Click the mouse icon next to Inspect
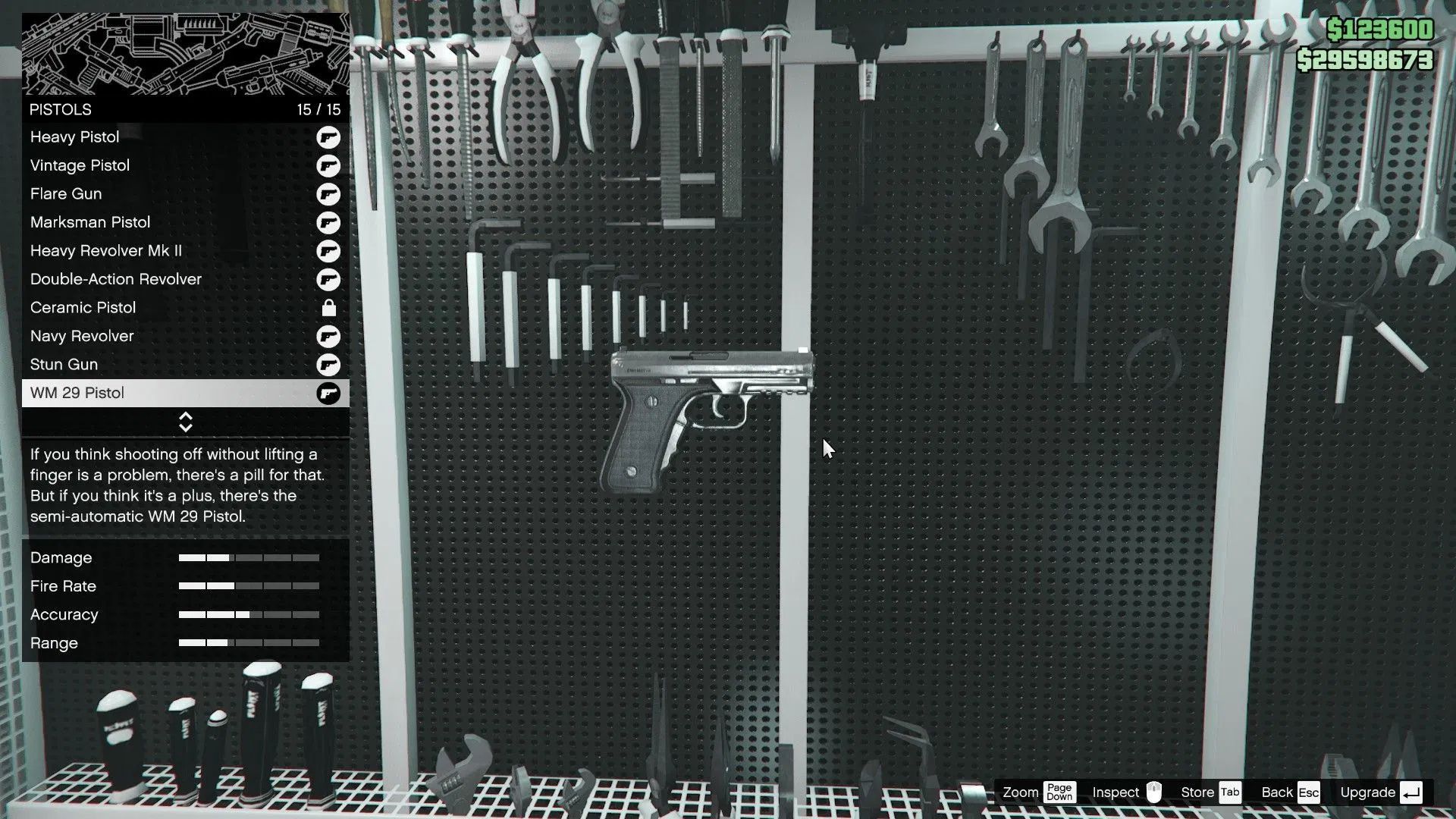 coord(1153,792)
